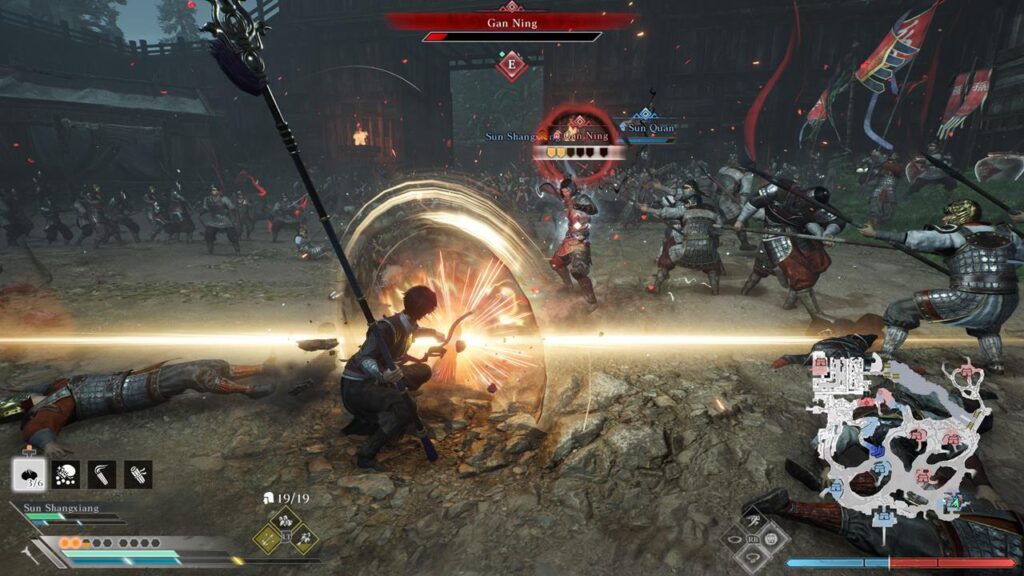Trigger the top troop tactic diamond
The width and height of the screenshot is (1024, 576).
click(x=286, y=520)
